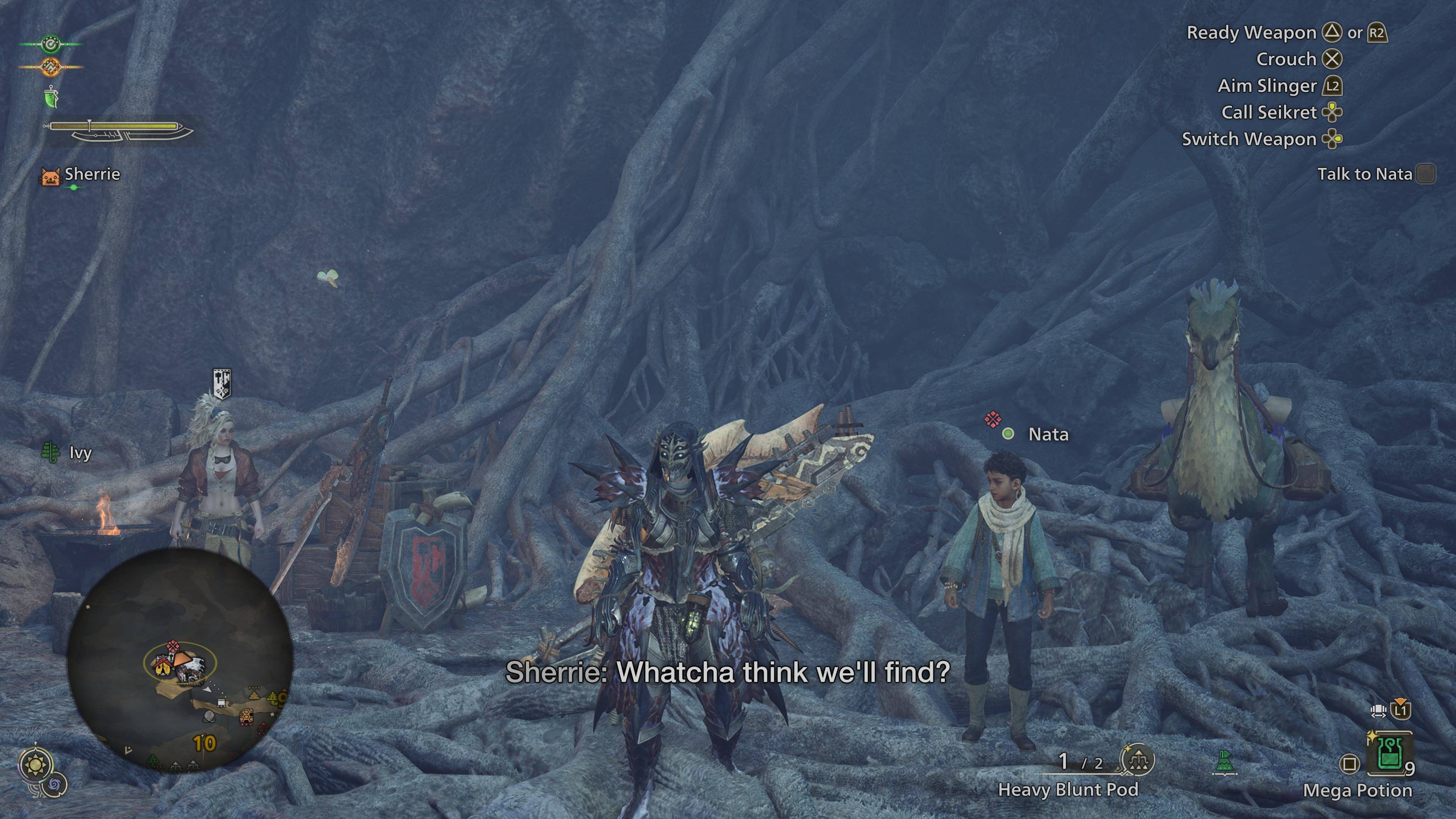
Task: Click the white cart marker on minimap
Action: [x=221, y=703]
